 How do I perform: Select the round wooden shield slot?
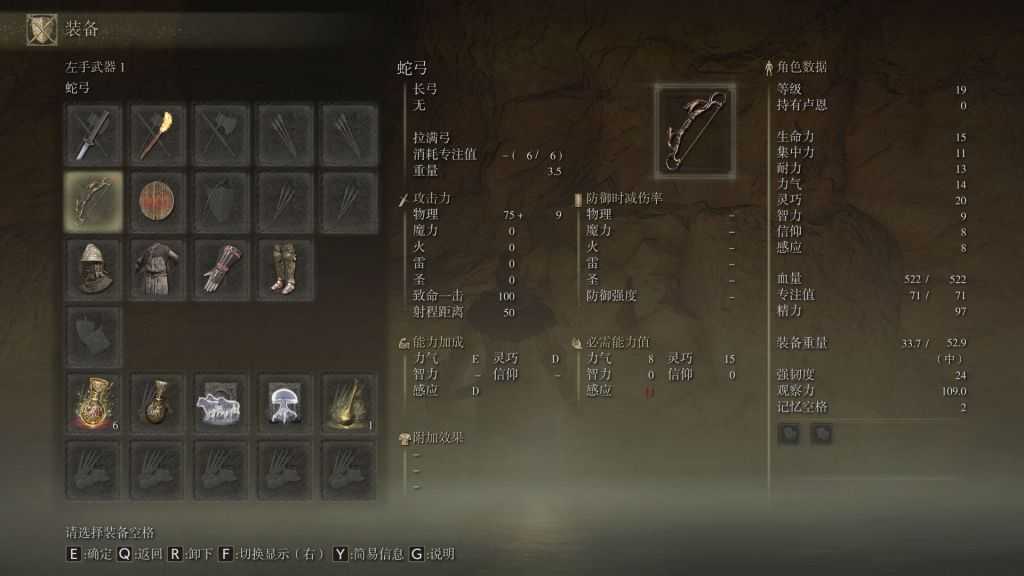point(157,201)
